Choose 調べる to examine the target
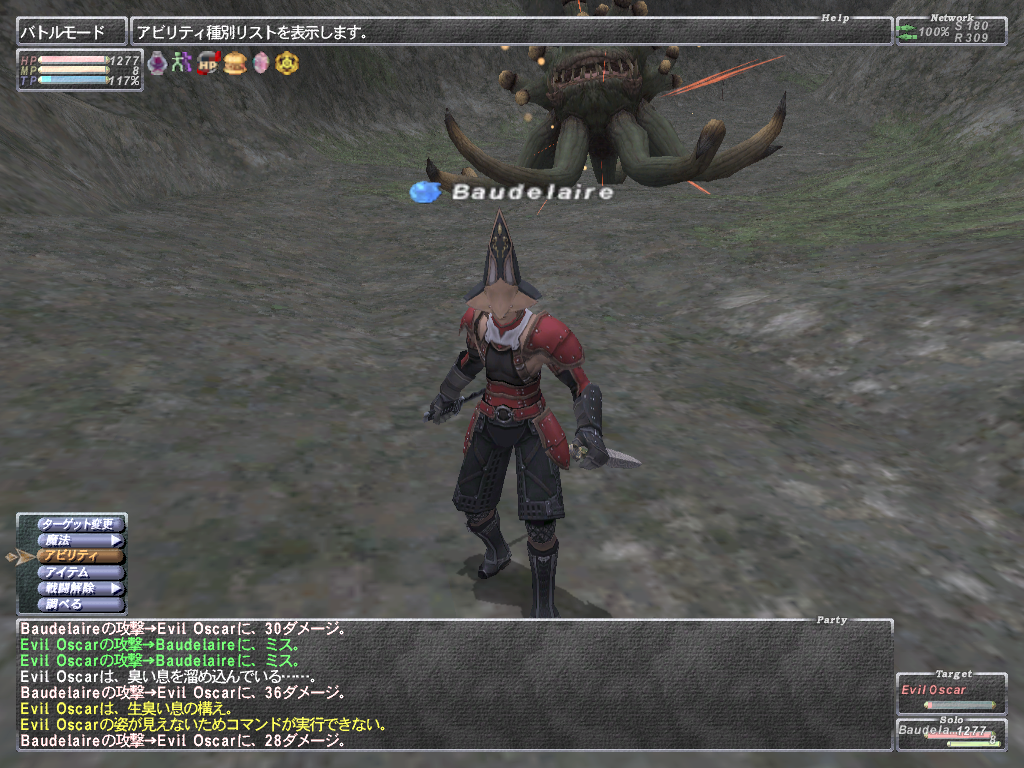The width and height of the screenshot is (1024, 768). (x=81, y=604)
